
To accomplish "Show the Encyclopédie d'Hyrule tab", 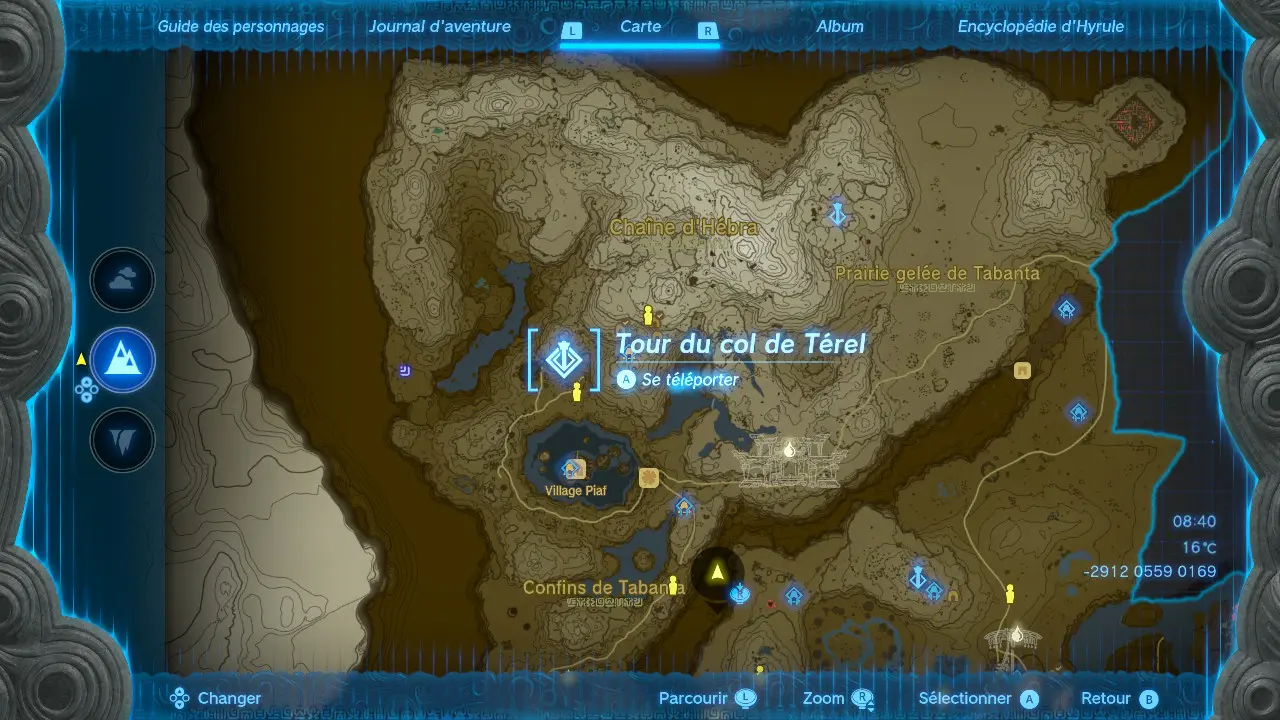I will tap(1040, 27).
